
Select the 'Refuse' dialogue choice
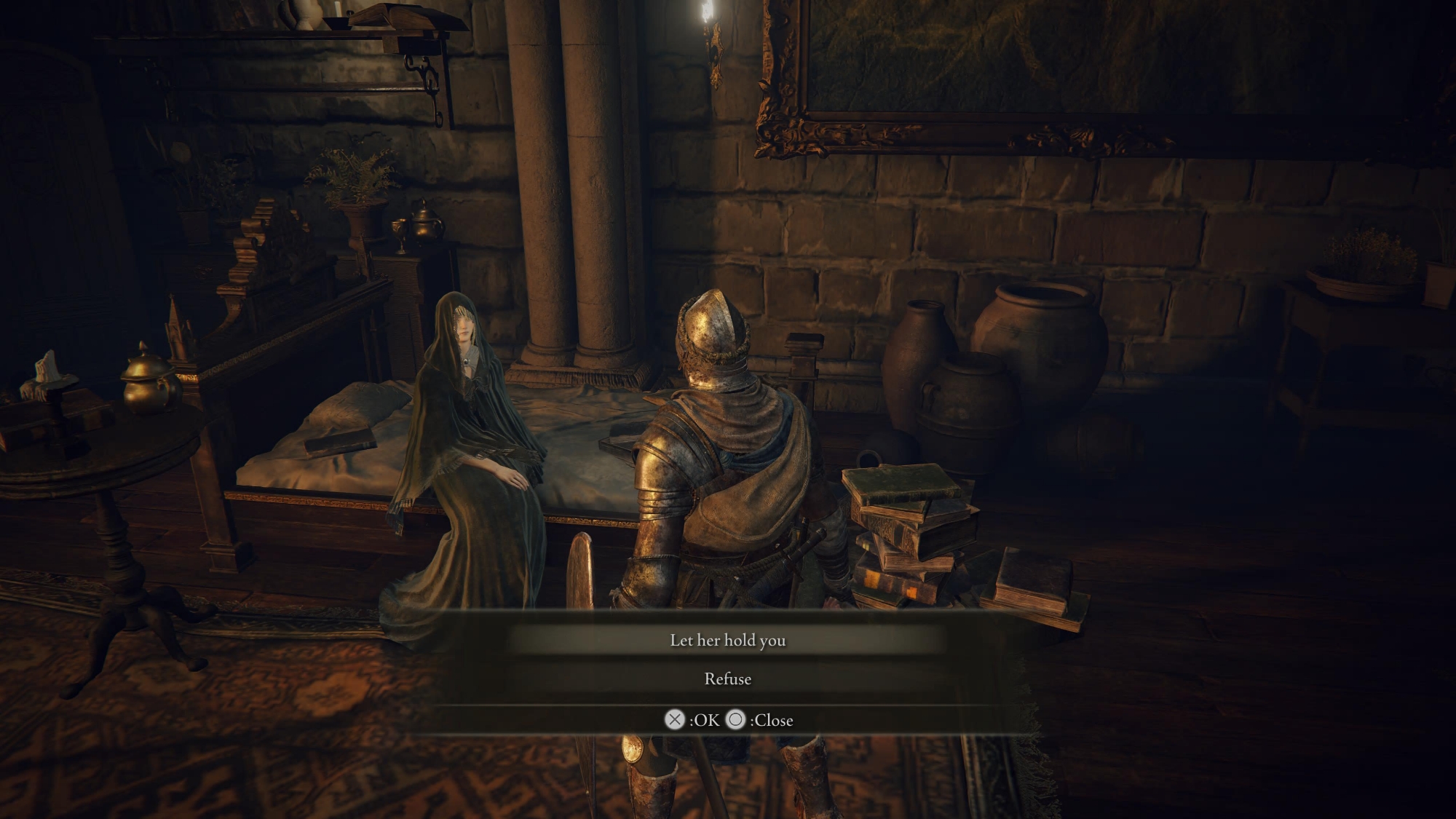(727, 678)
